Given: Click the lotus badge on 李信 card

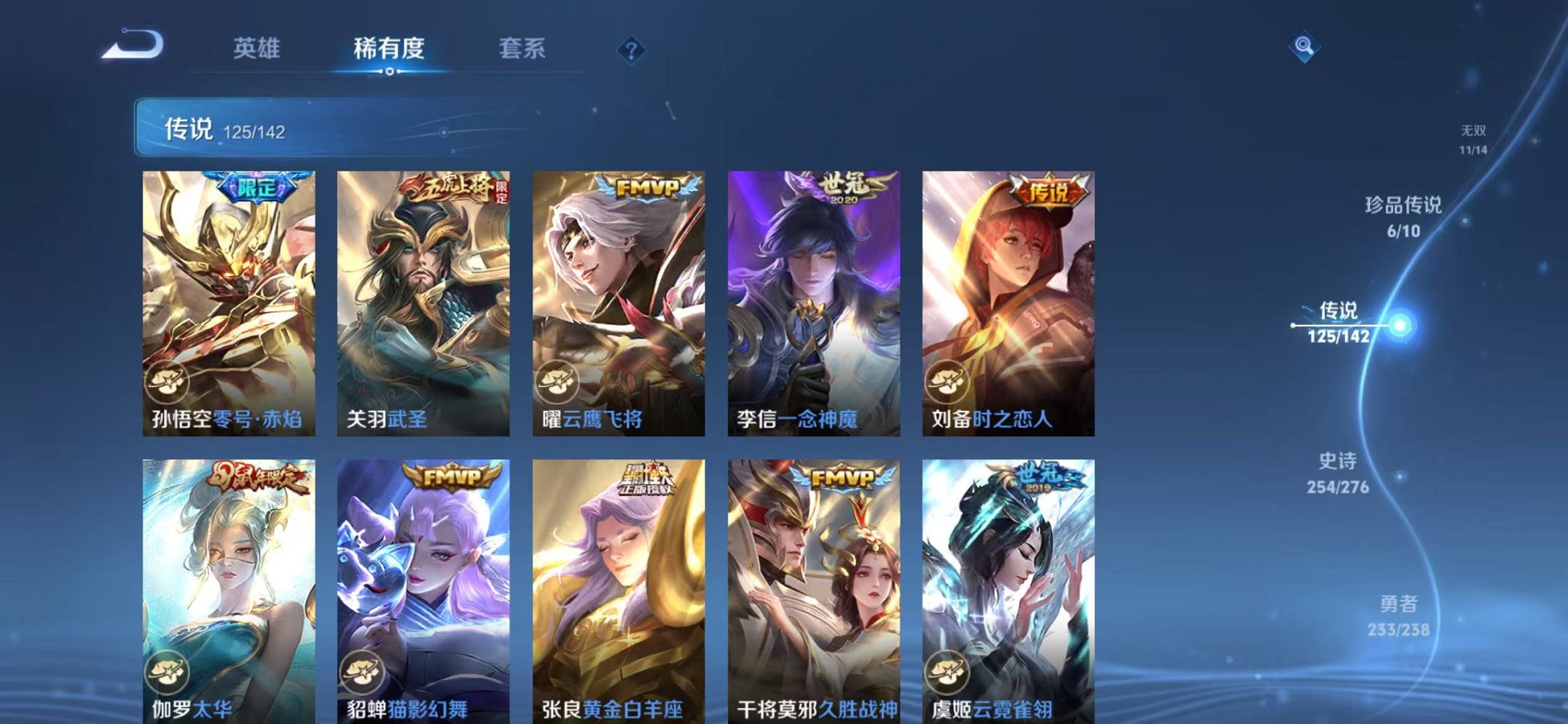Looking at the screenshot, I should pos(753,379).
